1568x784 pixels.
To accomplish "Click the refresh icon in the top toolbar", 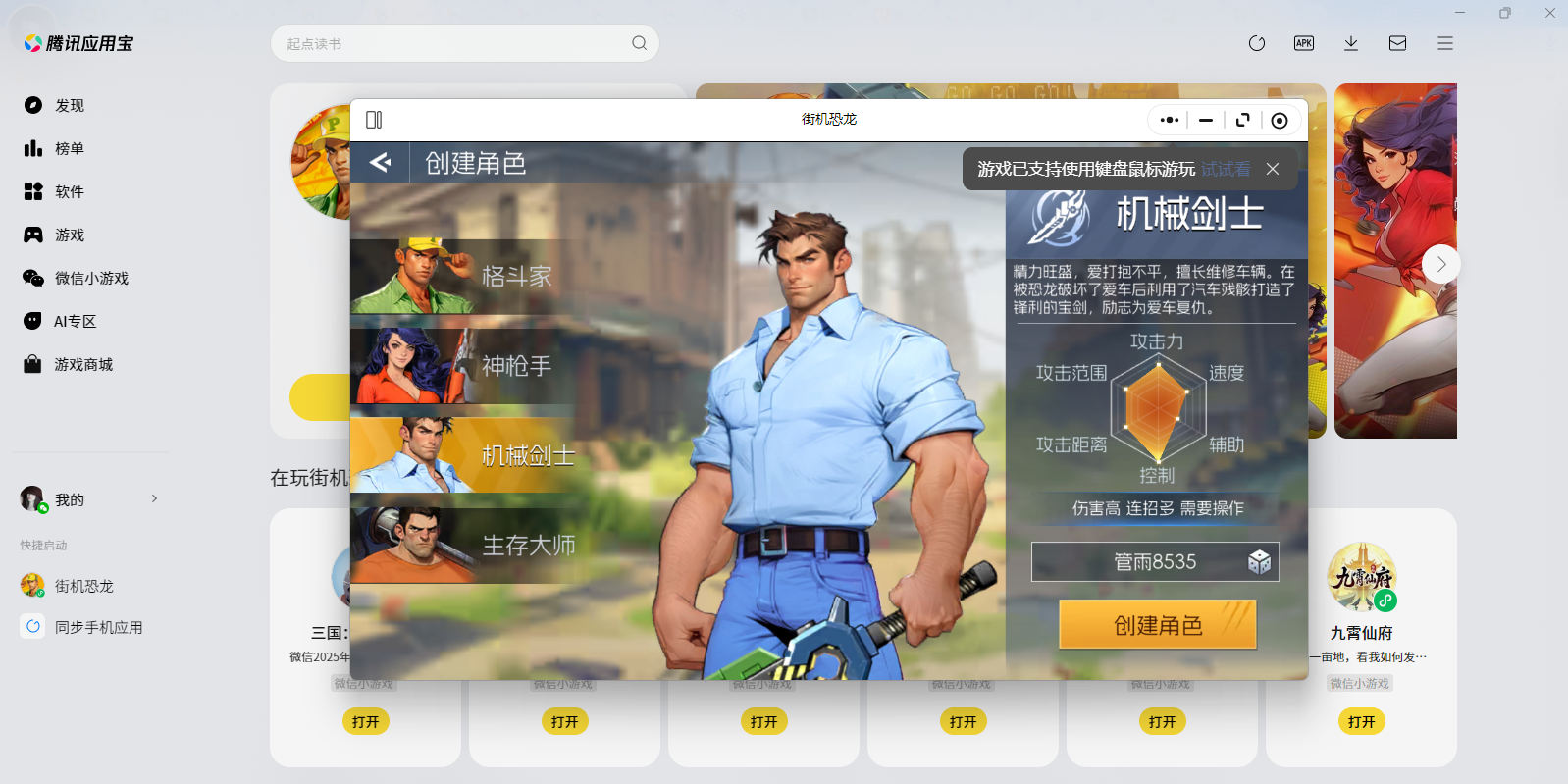I will 1257,43.
